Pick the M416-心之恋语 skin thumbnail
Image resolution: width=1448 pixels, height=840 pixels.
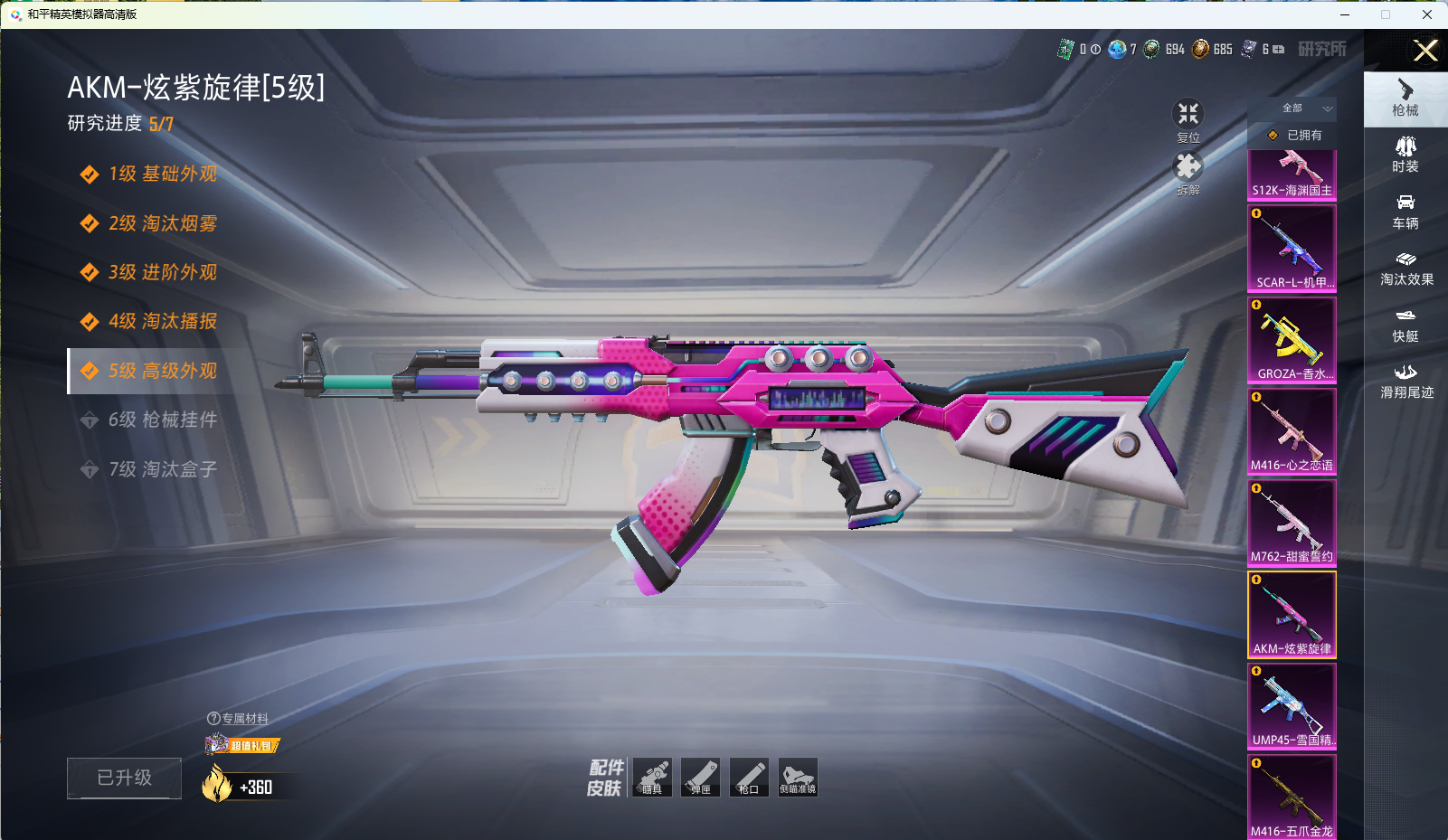pyautogui.click(x=1292, y=431)
